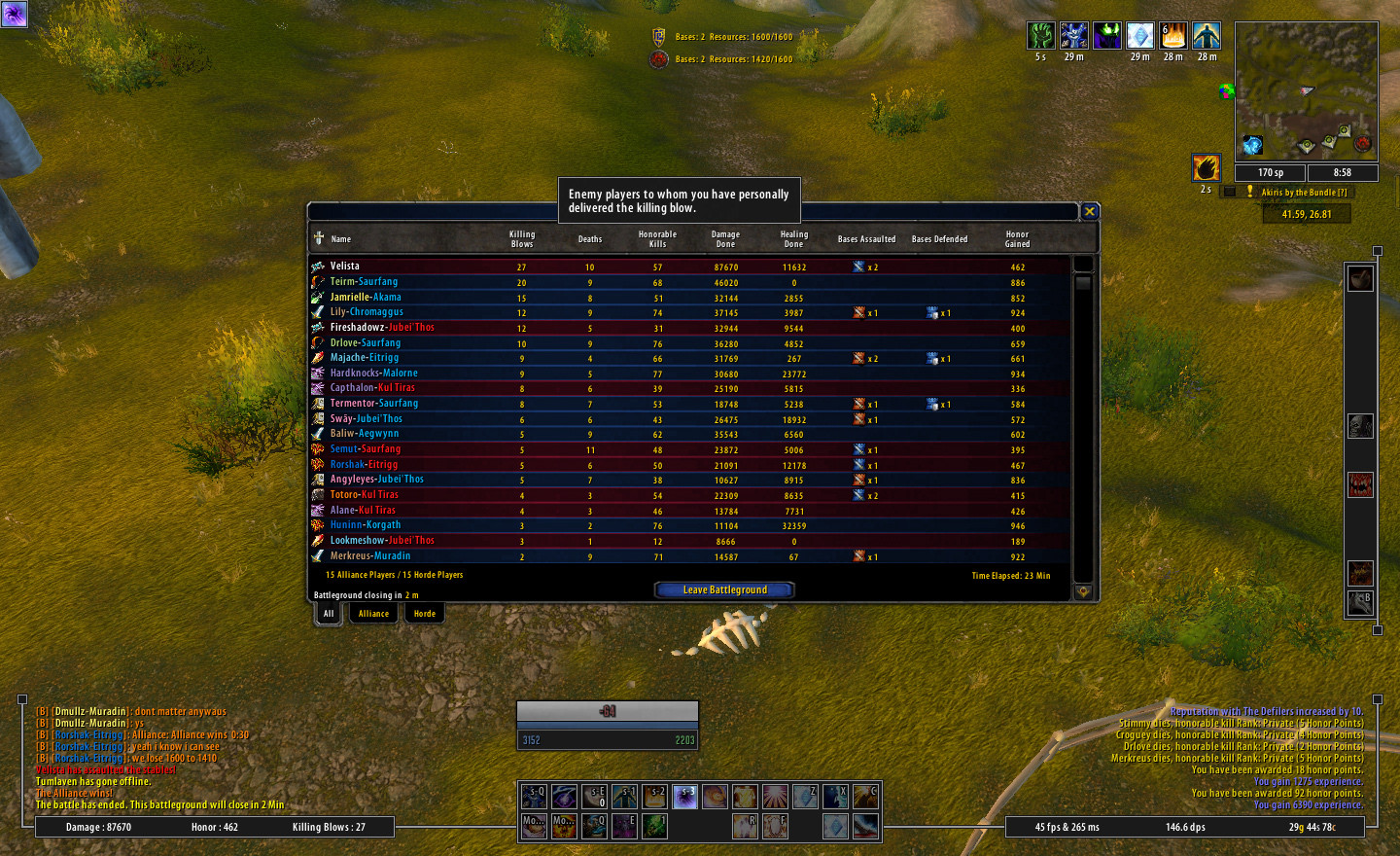Click the minimap
Image resolution: width=1400 pixels, height=856 pixels.
pyautogui.click(x=1306, y=91)
